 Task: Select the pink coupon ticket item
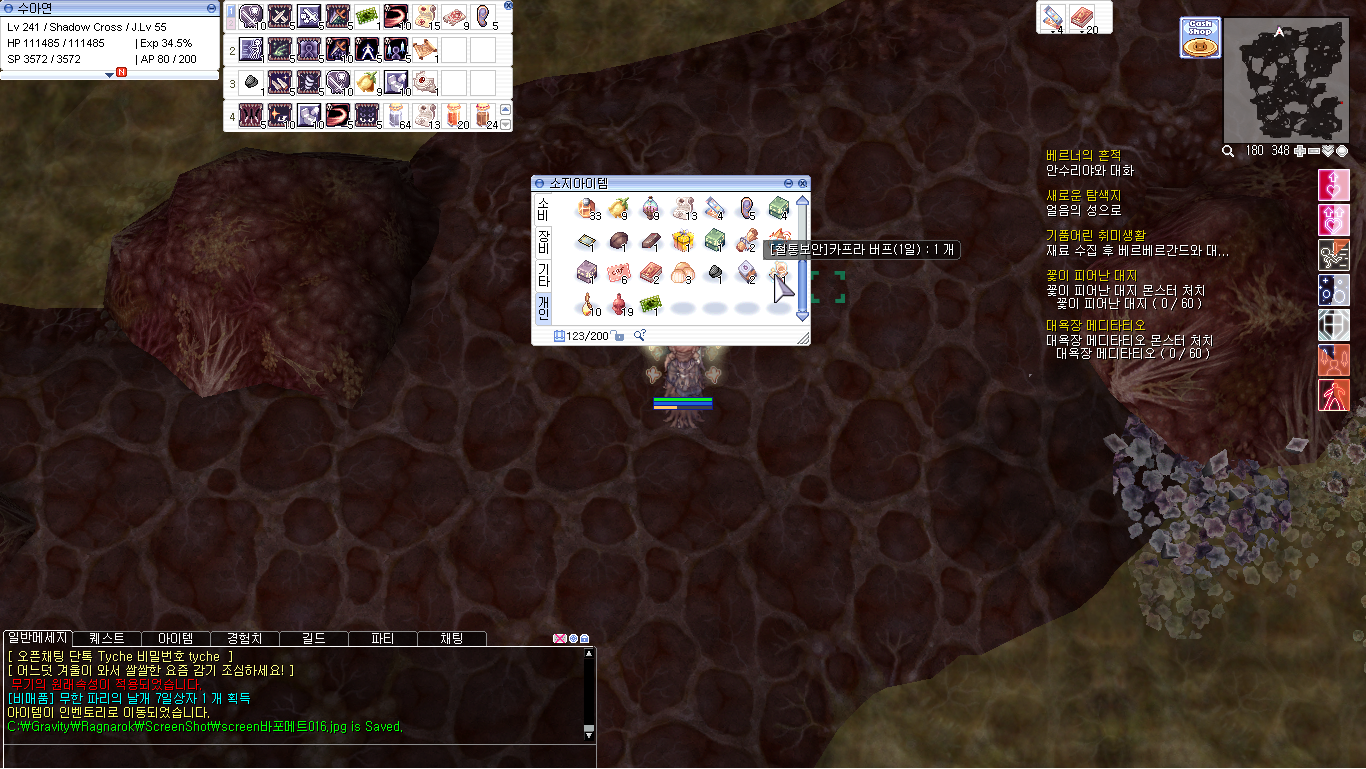[618, 272]
